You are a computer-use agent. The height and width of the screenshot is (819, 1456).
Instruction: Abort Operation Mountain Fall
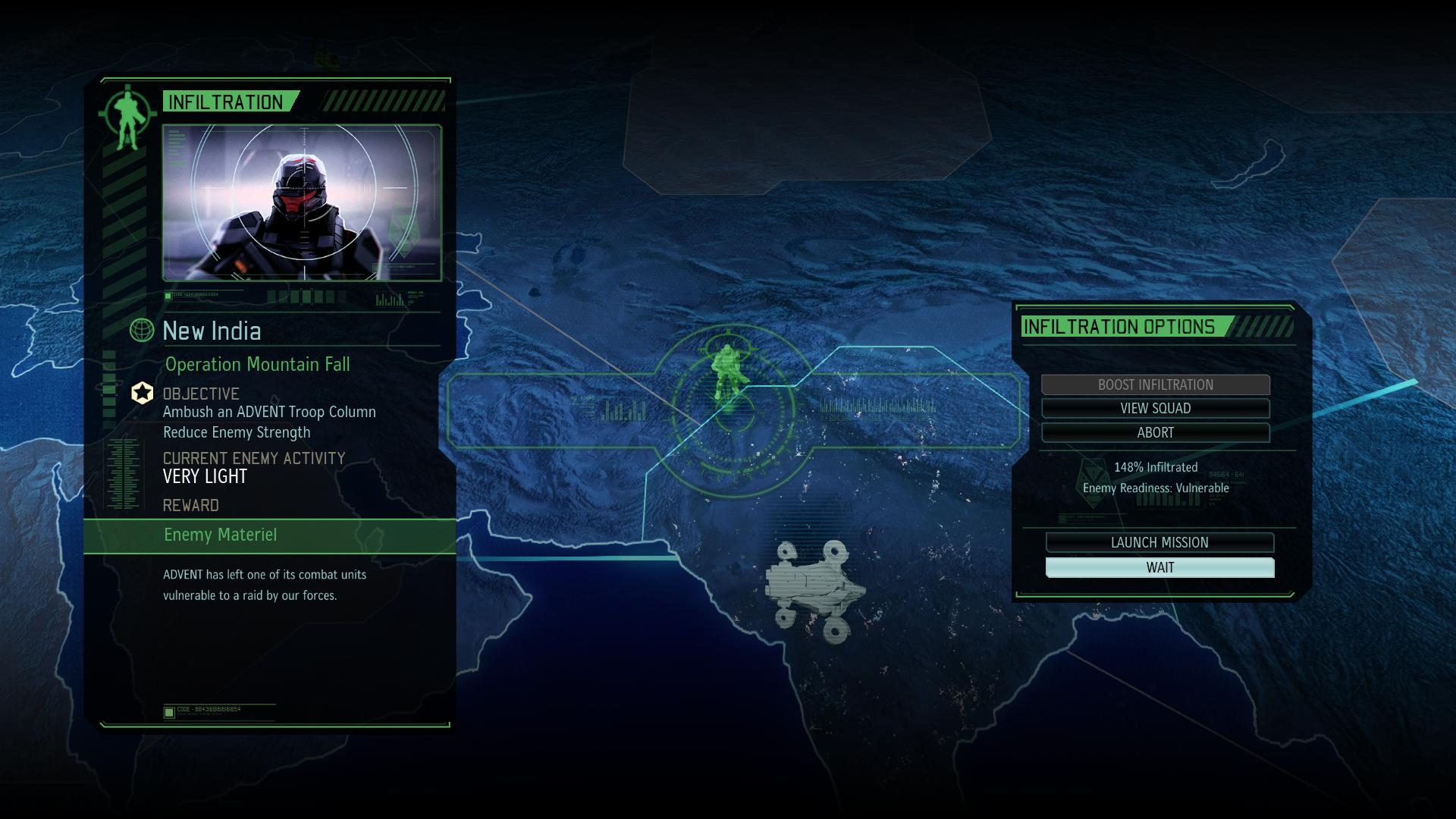click(1156, 433)
